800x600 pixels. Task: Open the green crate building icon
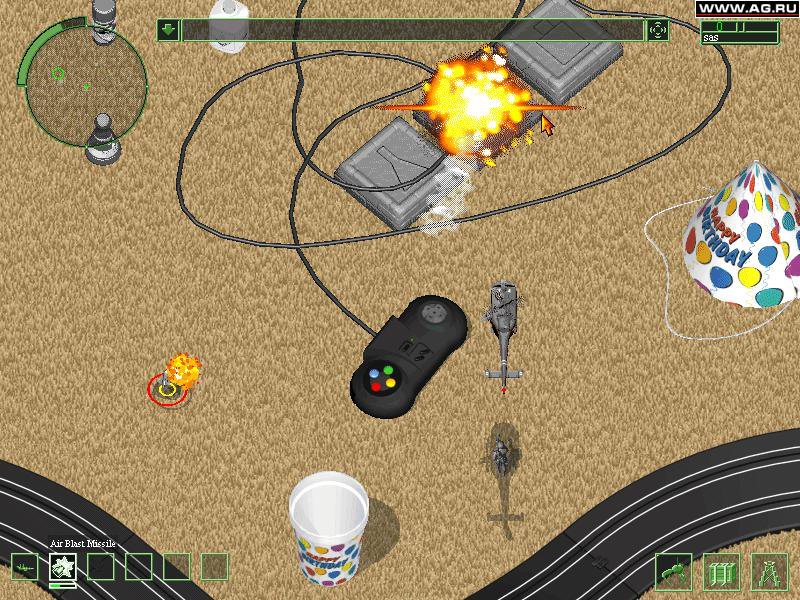pyautogui.click(x=721, y=571)
